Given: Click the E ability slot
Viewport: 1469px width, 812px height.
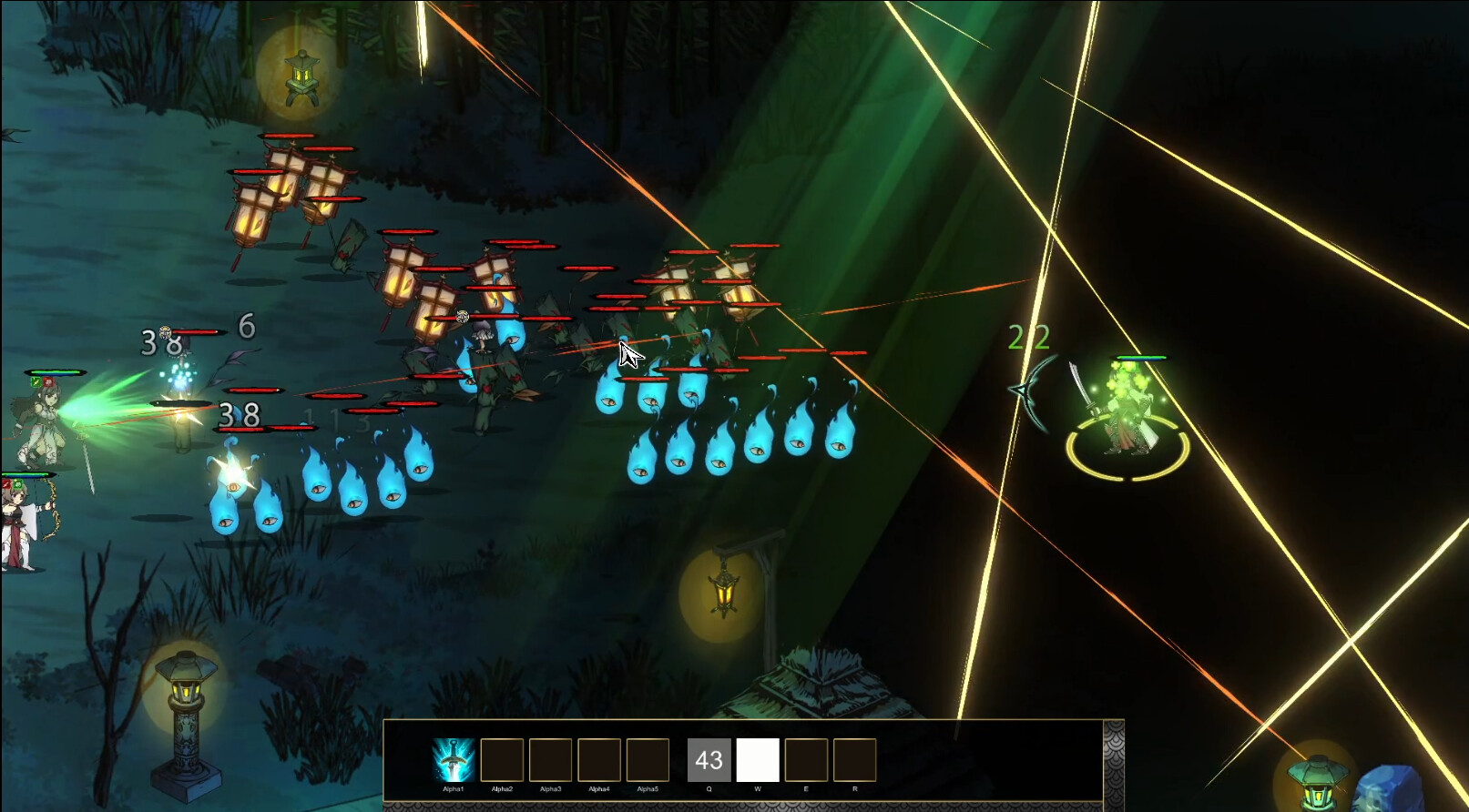Looking at the screenshot, I should 808,757.
